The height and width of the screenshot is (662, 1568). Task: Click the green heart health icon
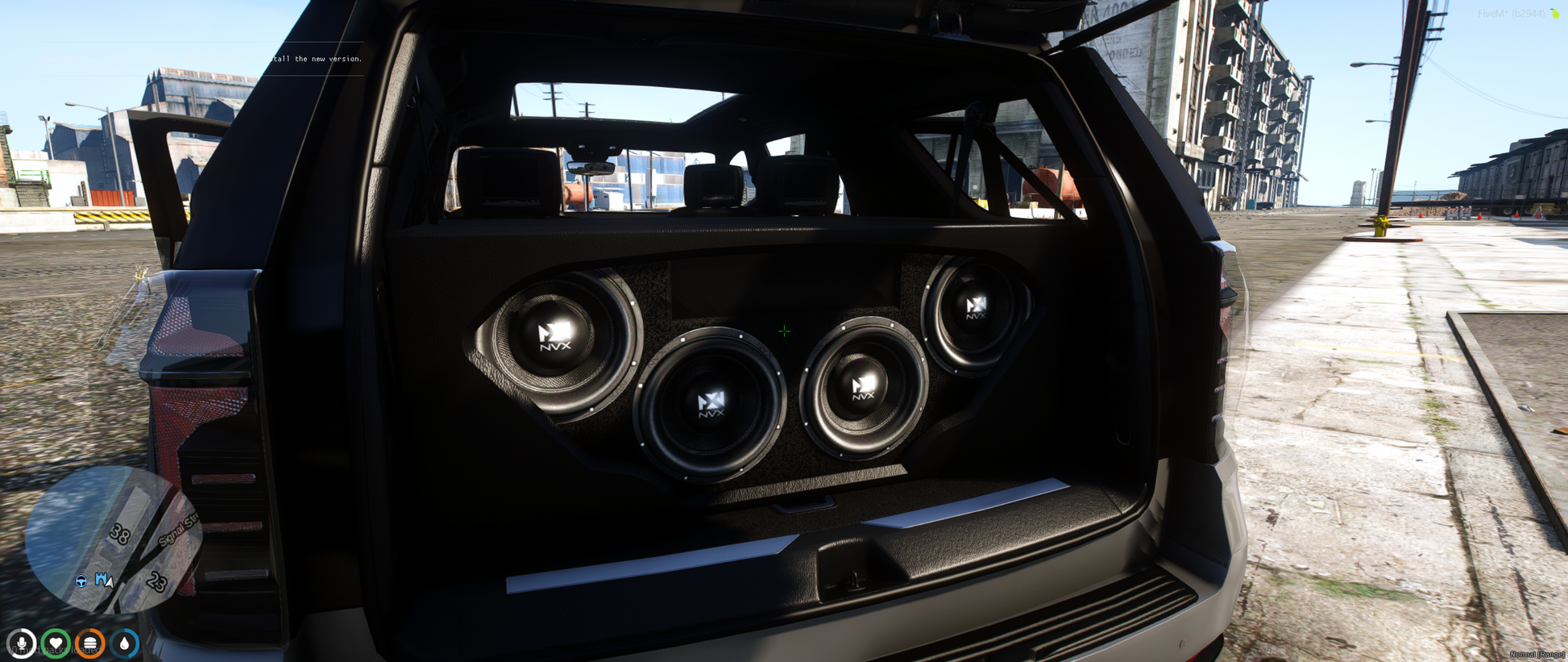click(x=56, y=643)
